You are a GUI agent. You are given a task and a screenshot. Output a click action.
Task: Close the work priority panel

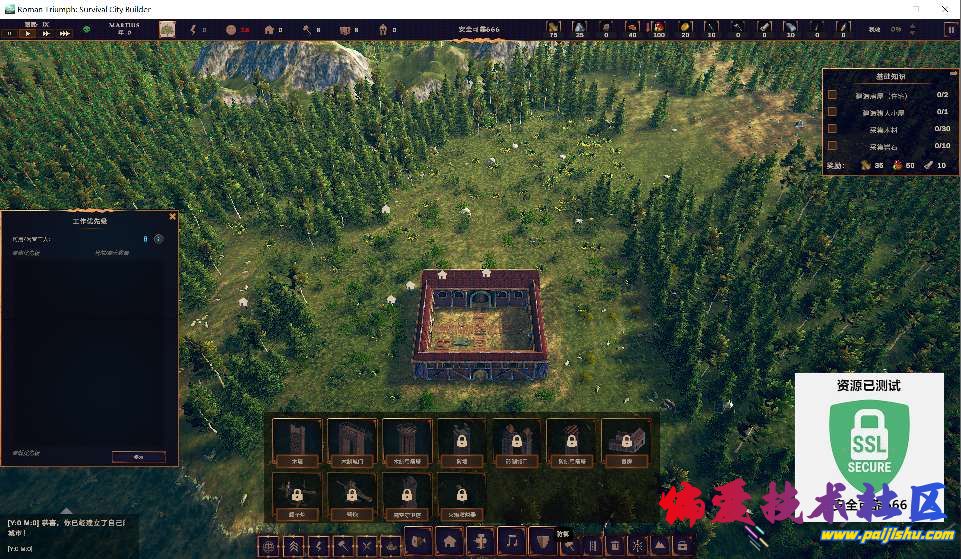(x=172, y=216)
